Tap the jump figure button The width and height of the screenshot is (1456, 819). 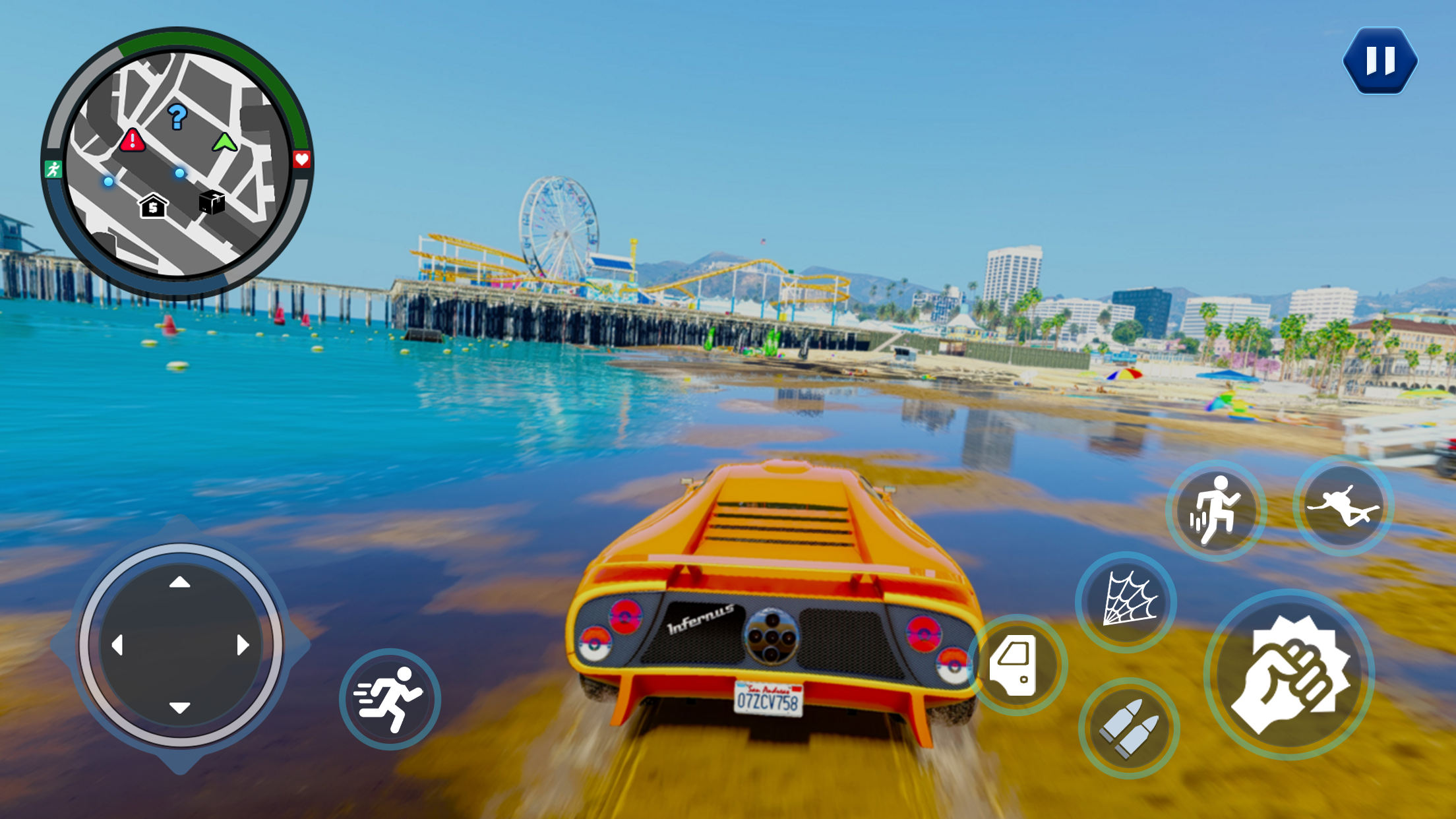tap(1215, 510)
